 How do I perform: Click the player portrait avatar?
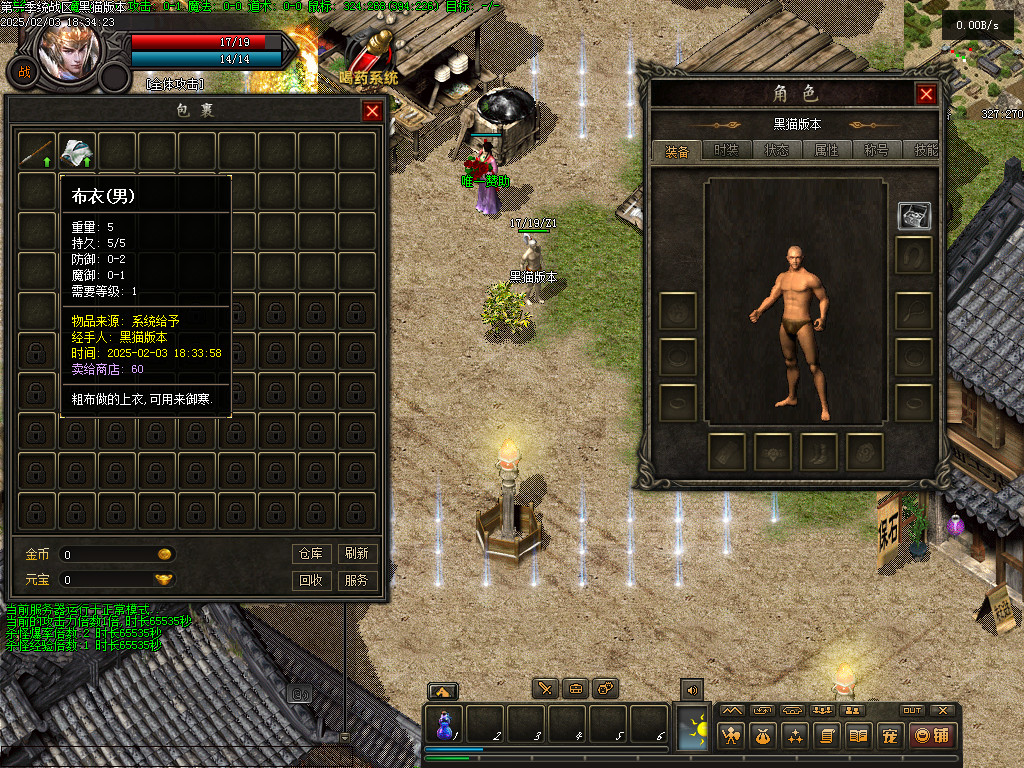68,50
